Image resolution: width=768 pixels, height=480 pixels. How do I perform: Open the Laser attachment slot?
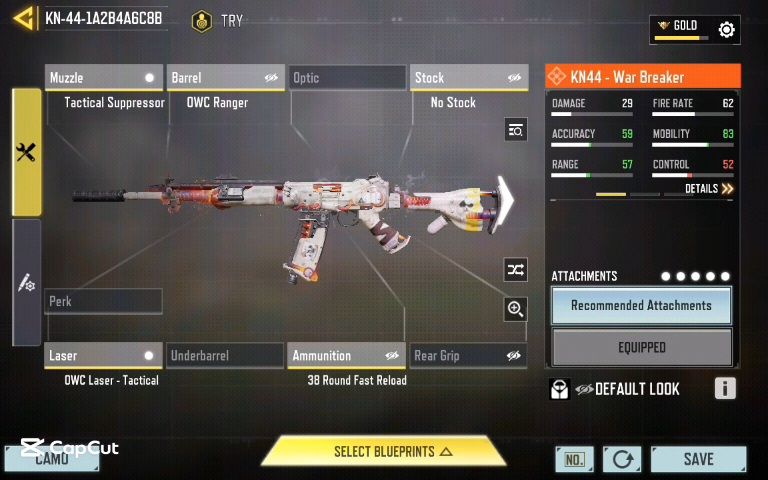(x=104, y=355)
